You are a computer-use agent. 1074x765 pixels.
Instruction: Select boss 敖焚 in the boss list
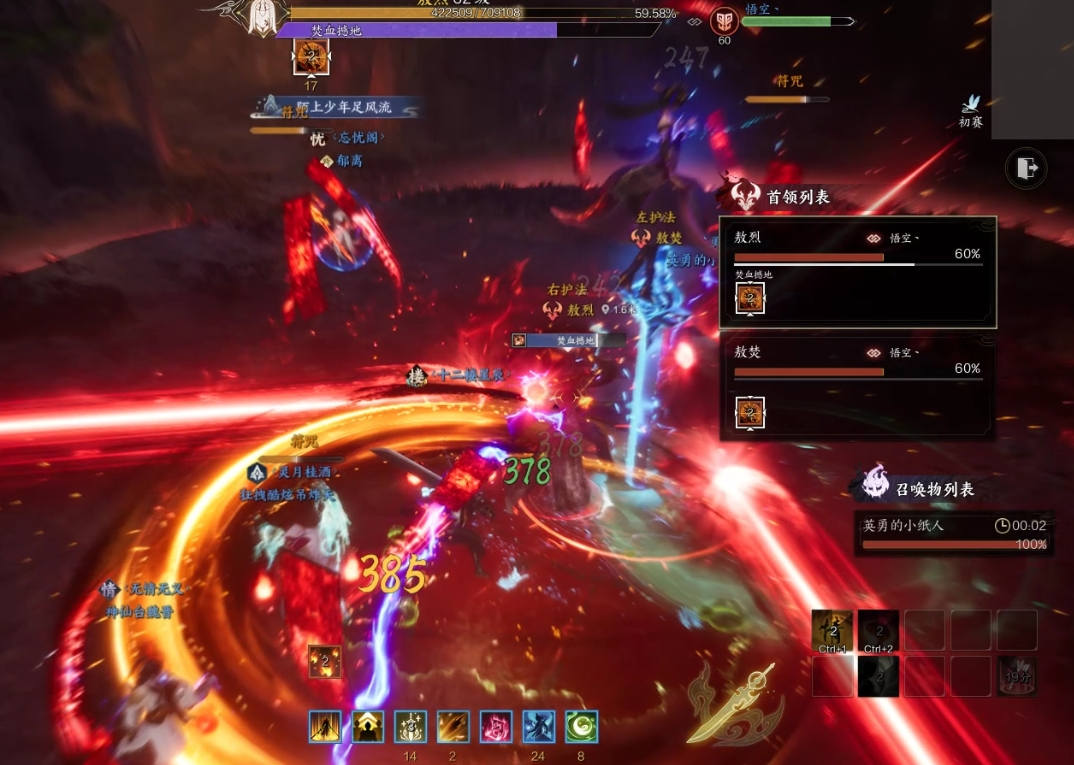click(x=857, y=387)
